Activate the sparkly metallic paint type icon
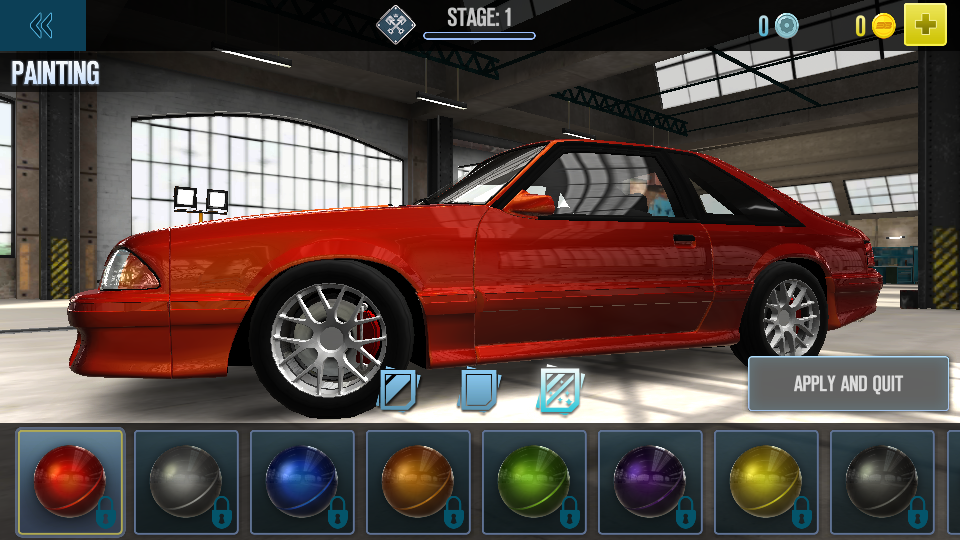This screenshot has width=960, height=540. point(560,389)
